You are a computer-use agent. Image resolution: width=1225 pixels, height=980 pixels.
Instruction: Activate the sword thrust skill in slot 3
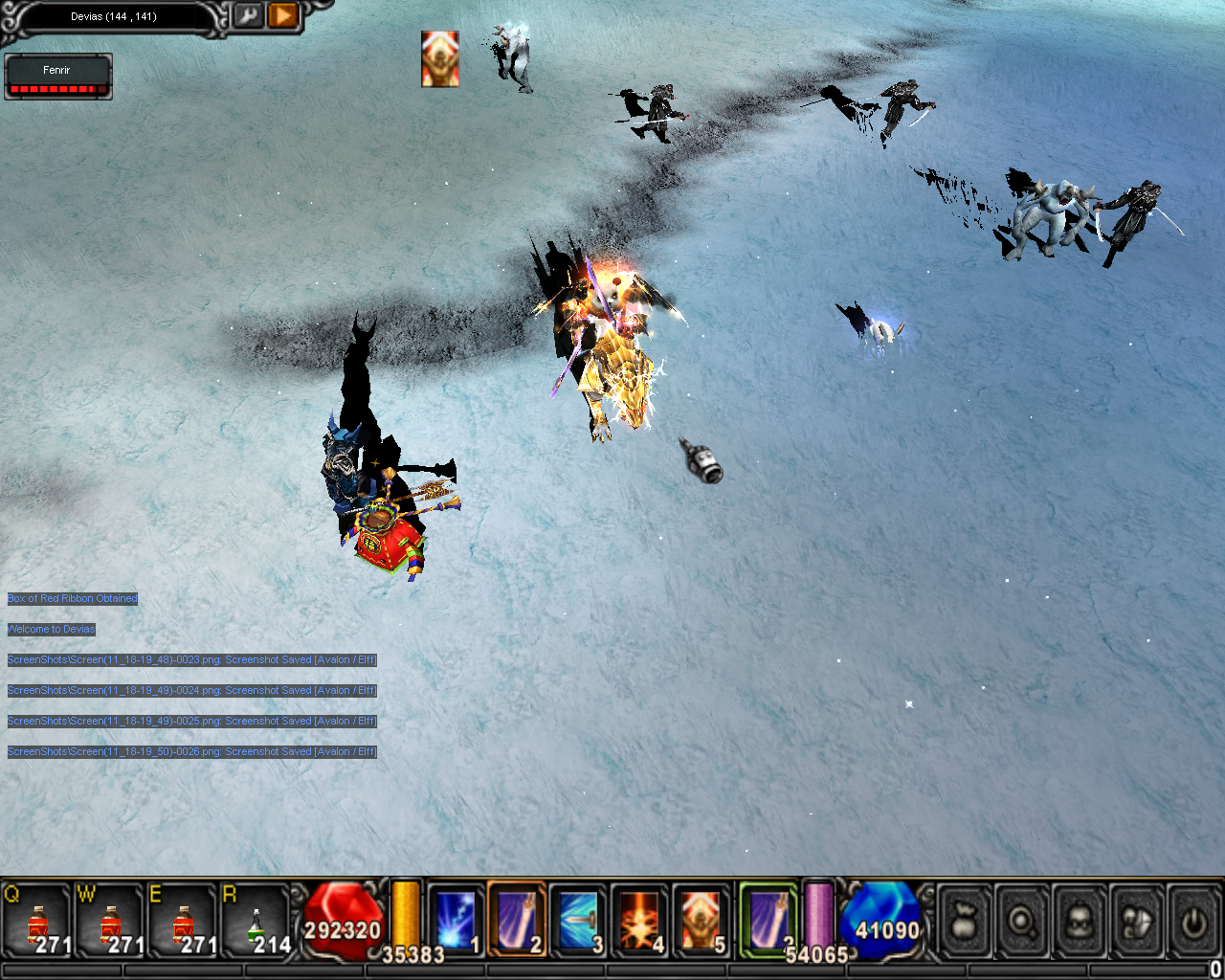click(x=579, y=920)
